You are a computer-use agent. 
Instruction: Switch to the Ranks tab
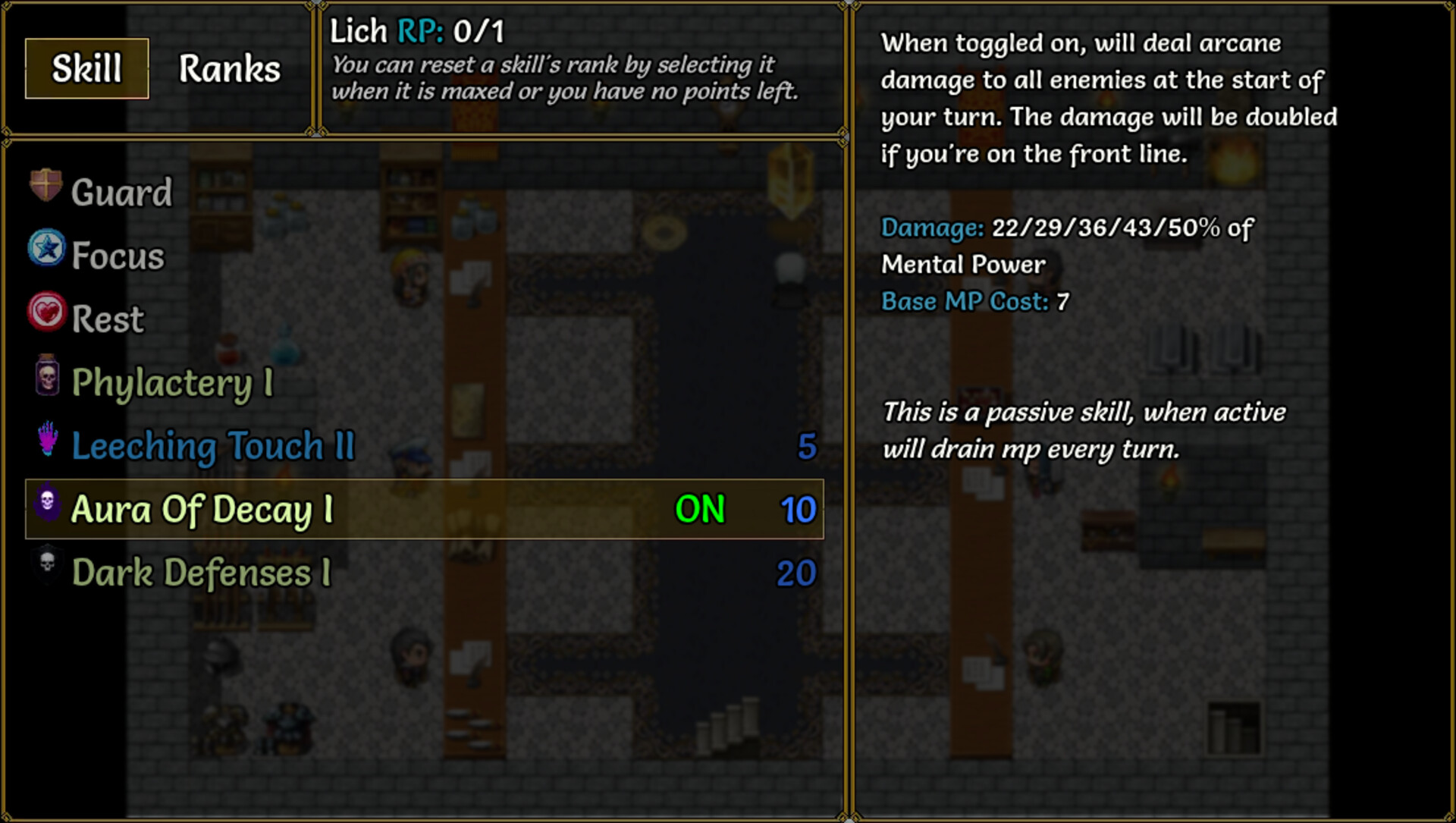[x=228, y=68]
